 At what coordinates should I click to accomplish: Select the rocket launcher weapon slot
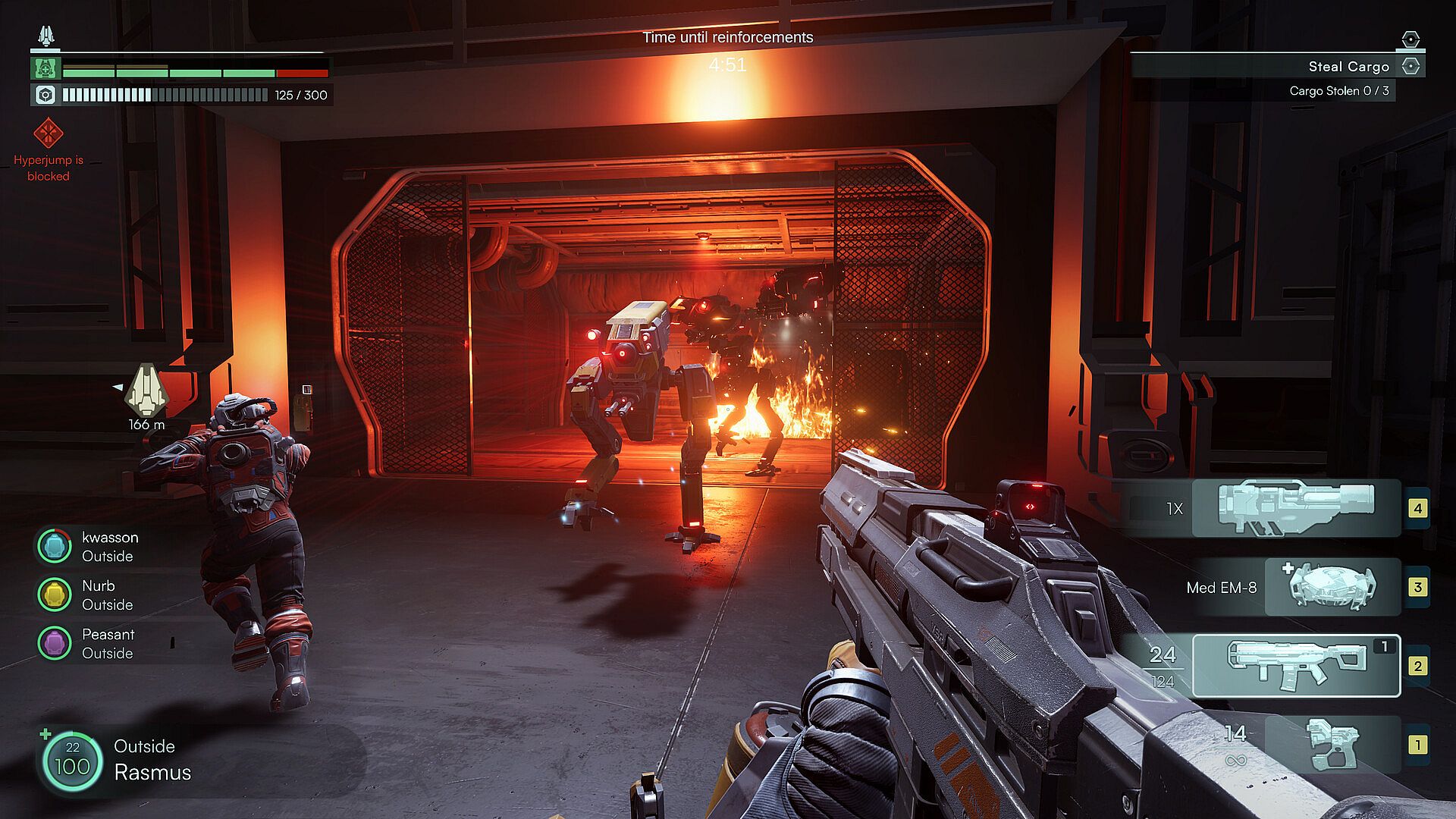pyautogui.click(x=1295, y=507)
